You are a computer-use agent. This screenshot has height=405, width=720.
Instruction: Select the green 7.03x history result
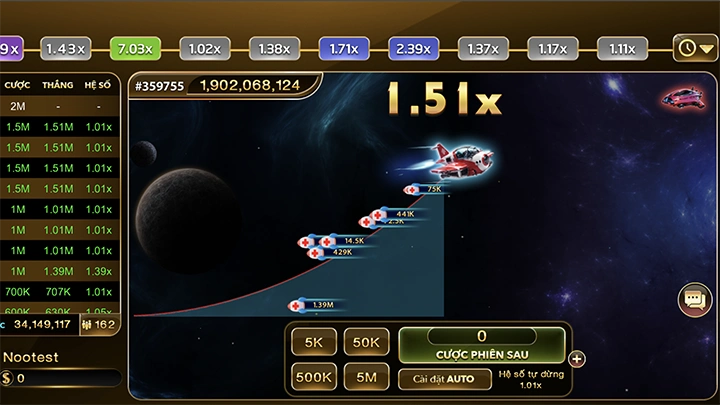coord(135,48)
